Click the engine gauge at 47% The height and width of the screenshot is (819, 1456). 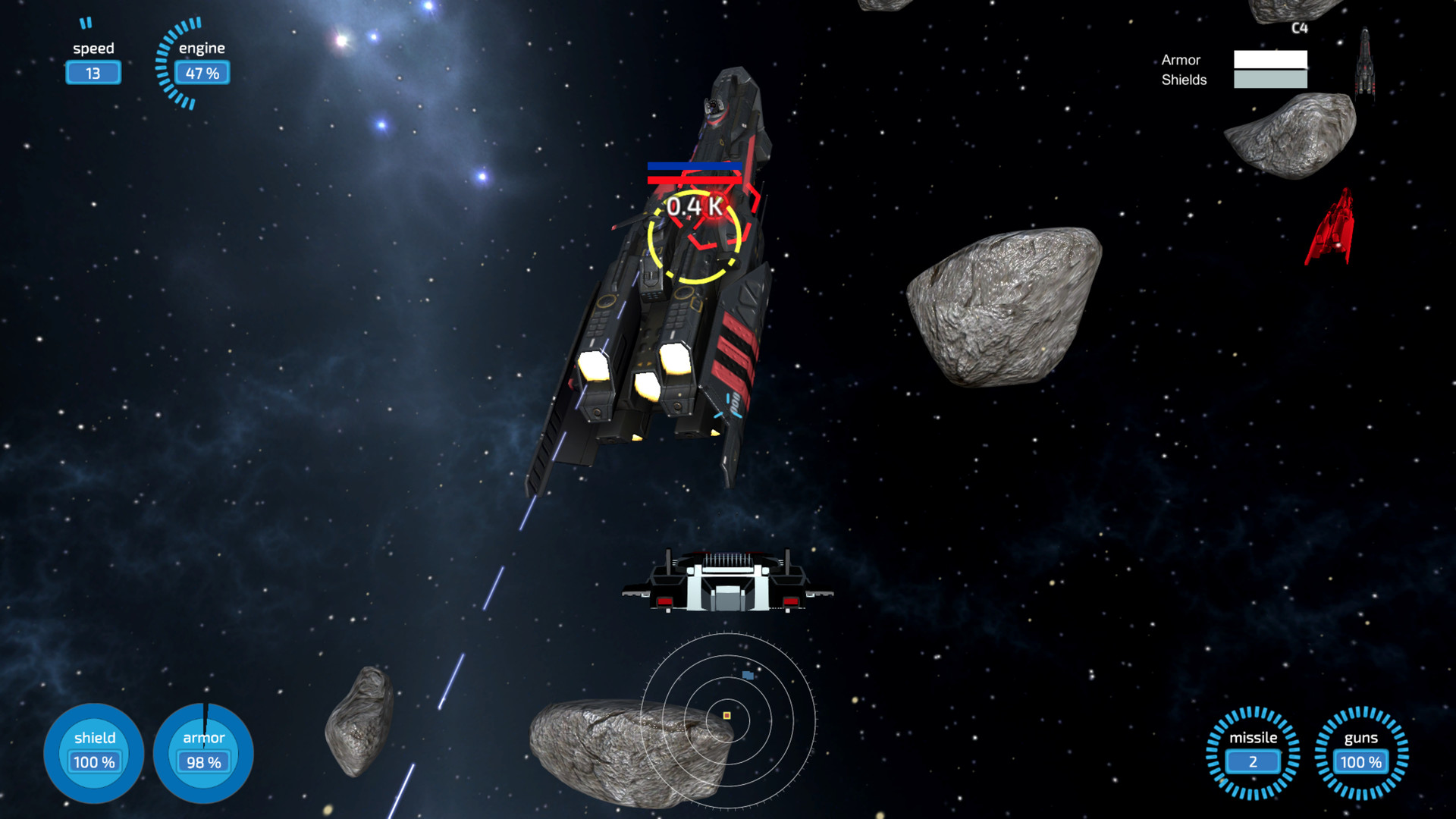tap(201, 72)
